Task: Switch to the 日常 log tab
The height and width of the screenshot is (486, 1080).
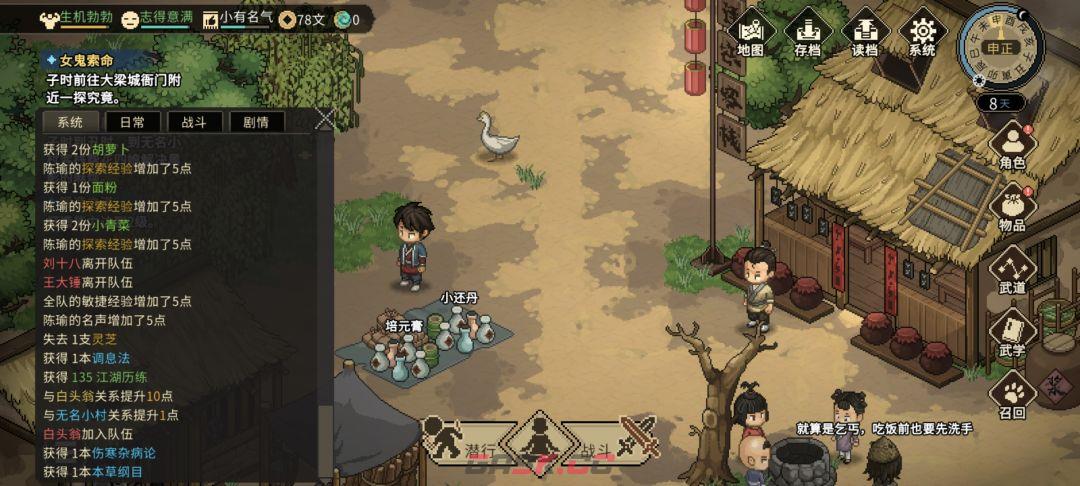Action: (x=132, y=122)
